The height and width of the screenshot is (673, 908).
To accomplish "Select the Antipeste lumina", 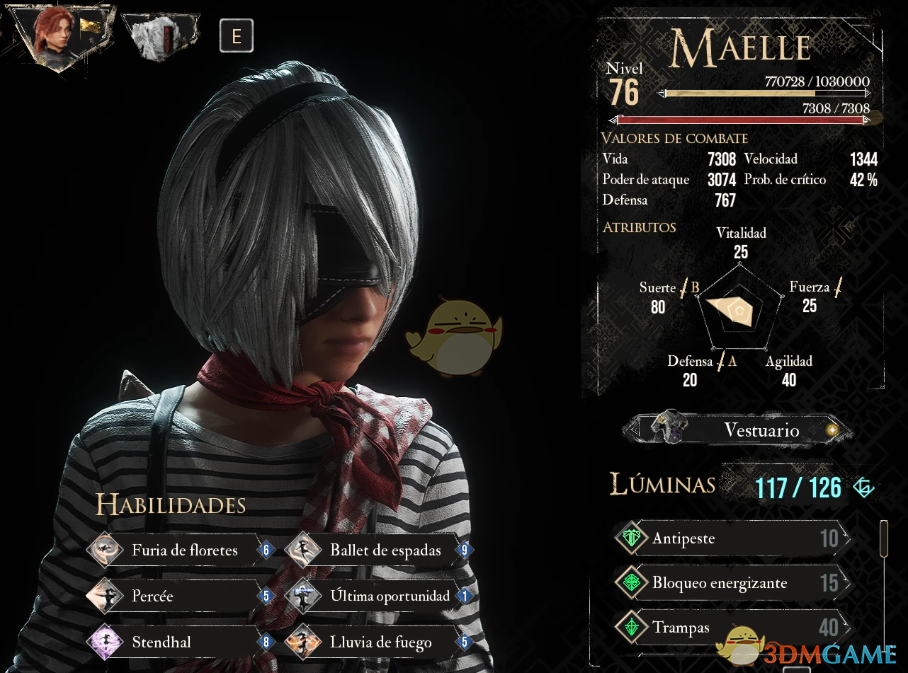I will point(730,539).
